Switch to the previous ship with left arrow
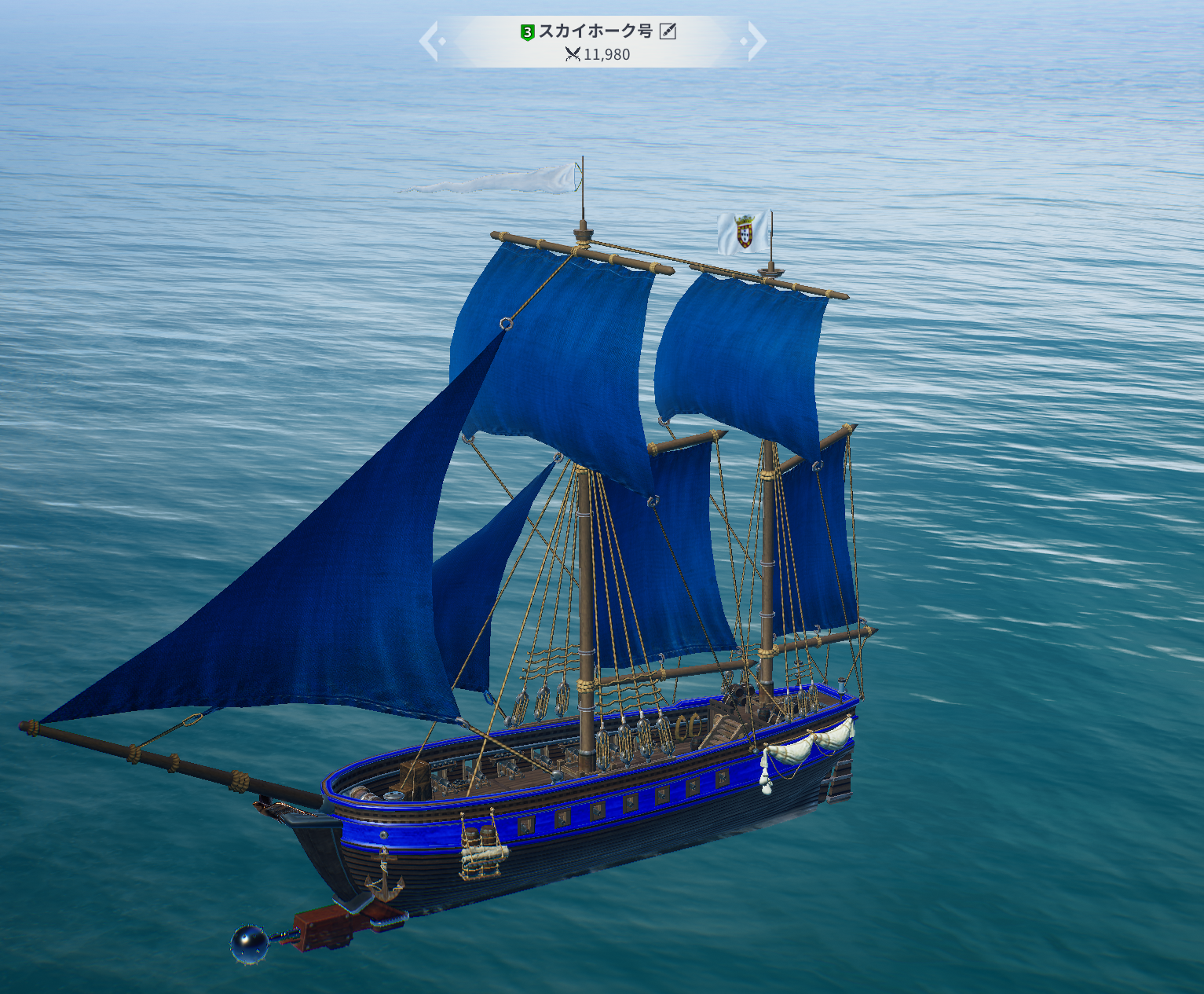This screenshot has width=1204, height=994. tap(429, 41)
